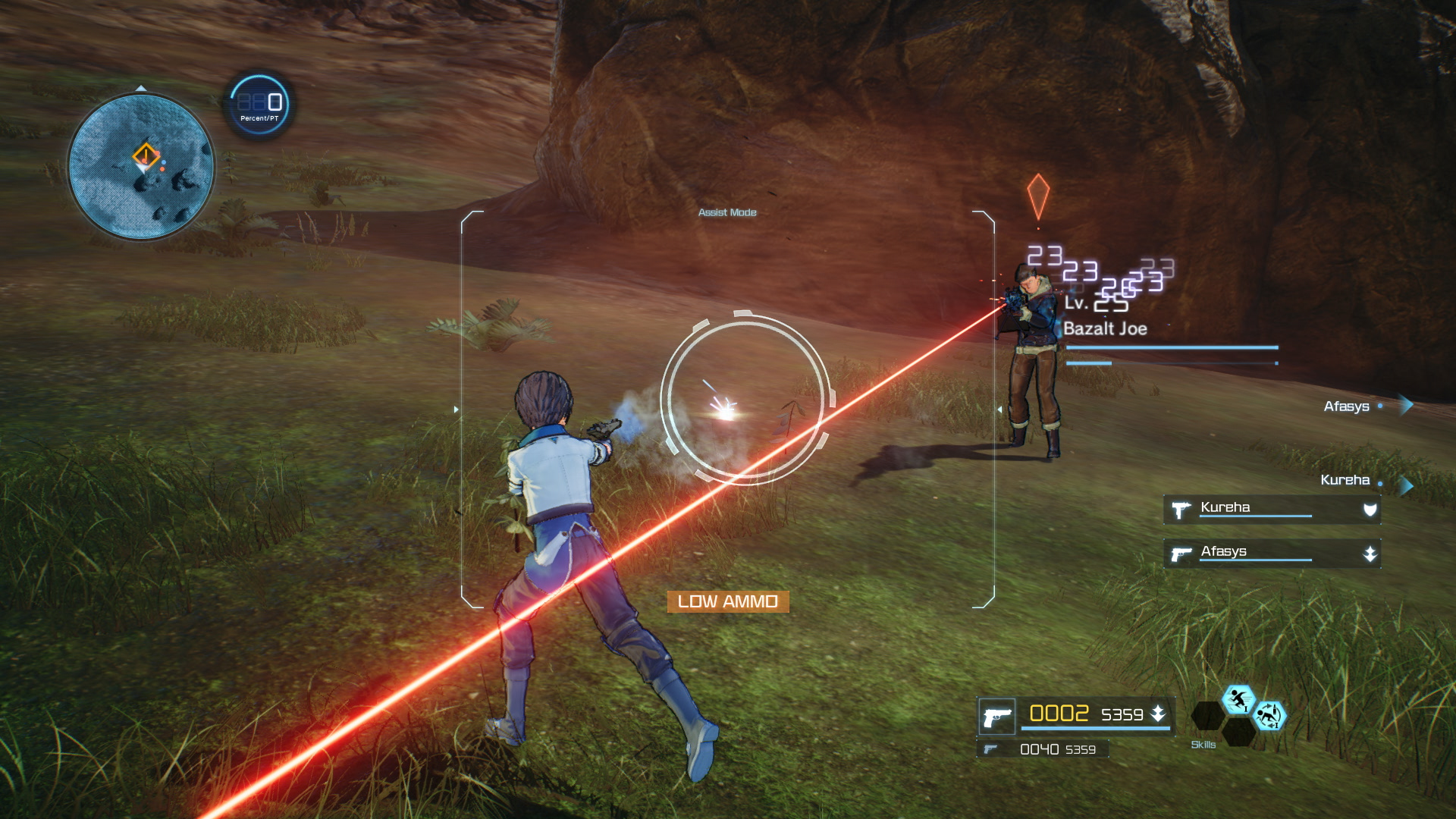Click the shield buff icon on Kureha's bar
1456x819 pixels.
tap(1371, 508)
